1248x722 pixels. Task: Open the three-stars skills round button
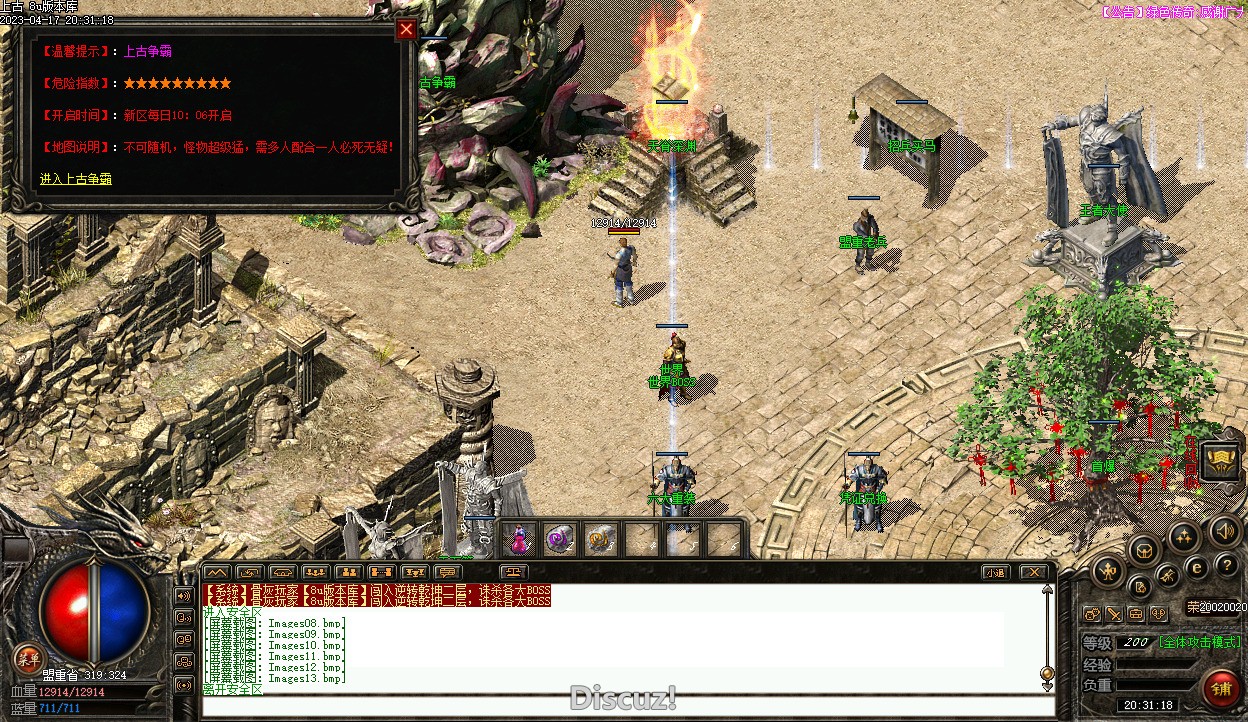(x=1184, y=537)
